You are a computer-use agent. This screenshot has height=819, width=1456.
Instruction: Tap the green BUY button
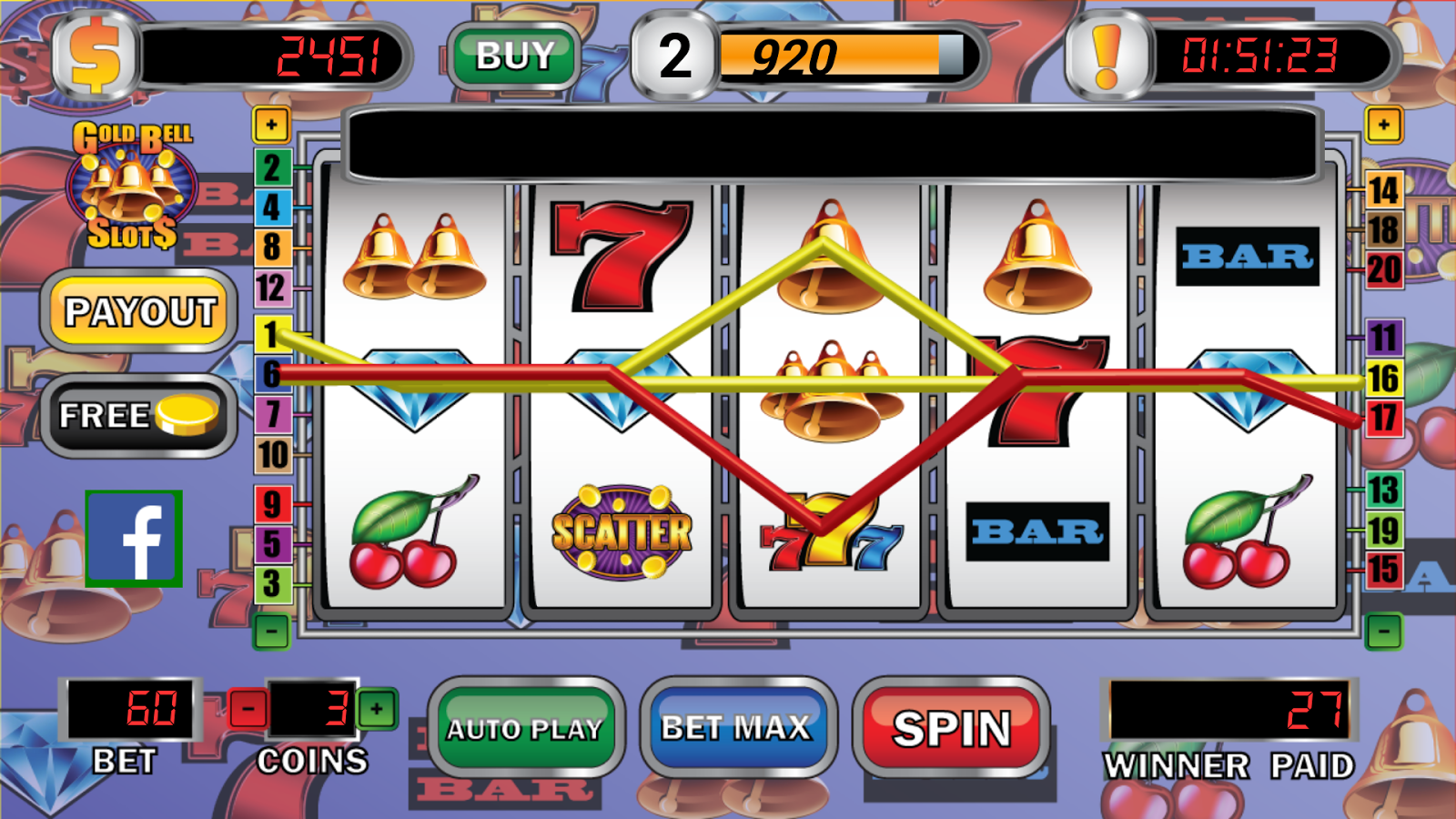tap(515, 56)
